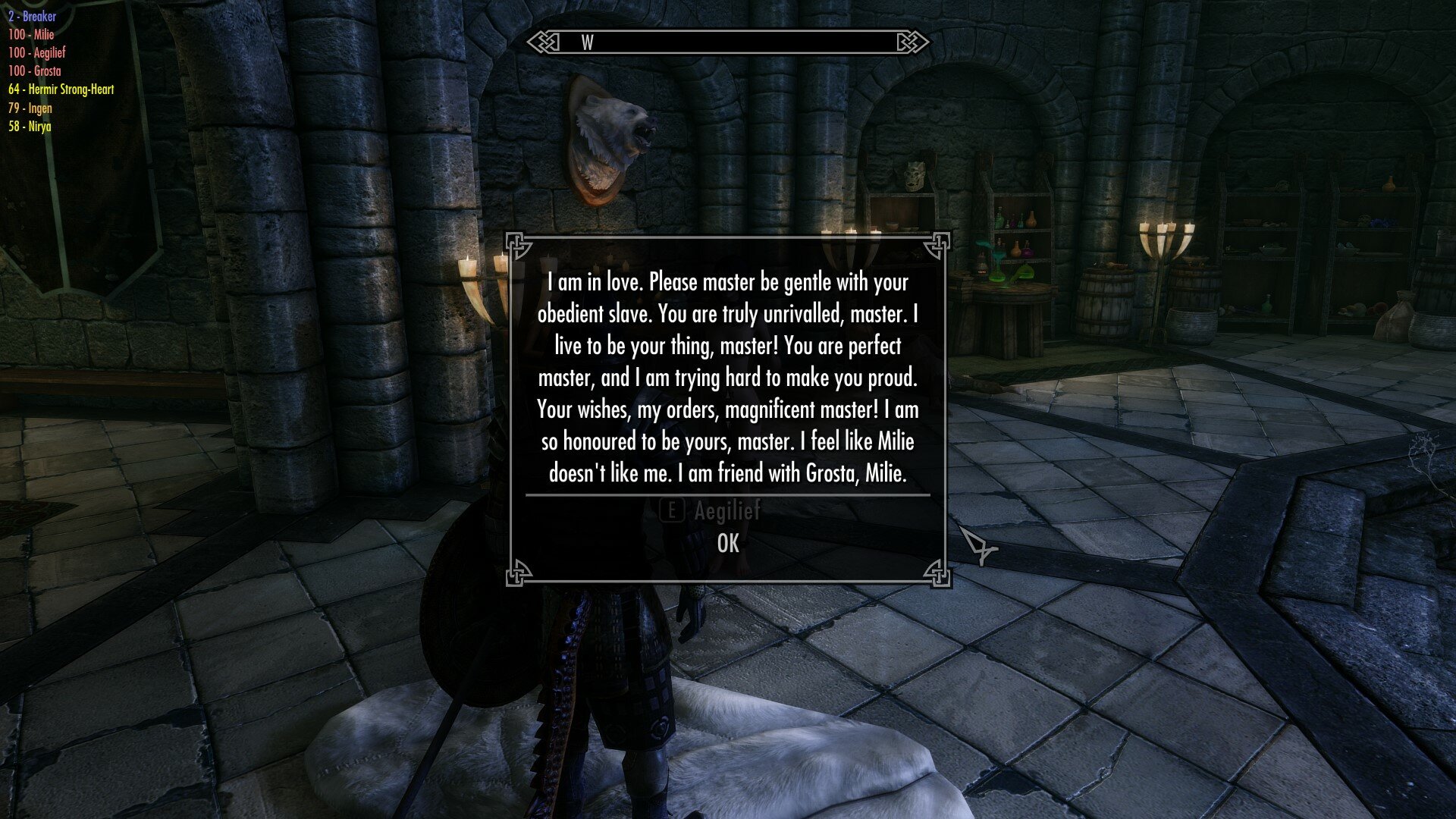Select "100 - Milie" in the follower list
The height and width of the screenshot is (819, 1456).
pyautogui.click(x=32, y=35)
